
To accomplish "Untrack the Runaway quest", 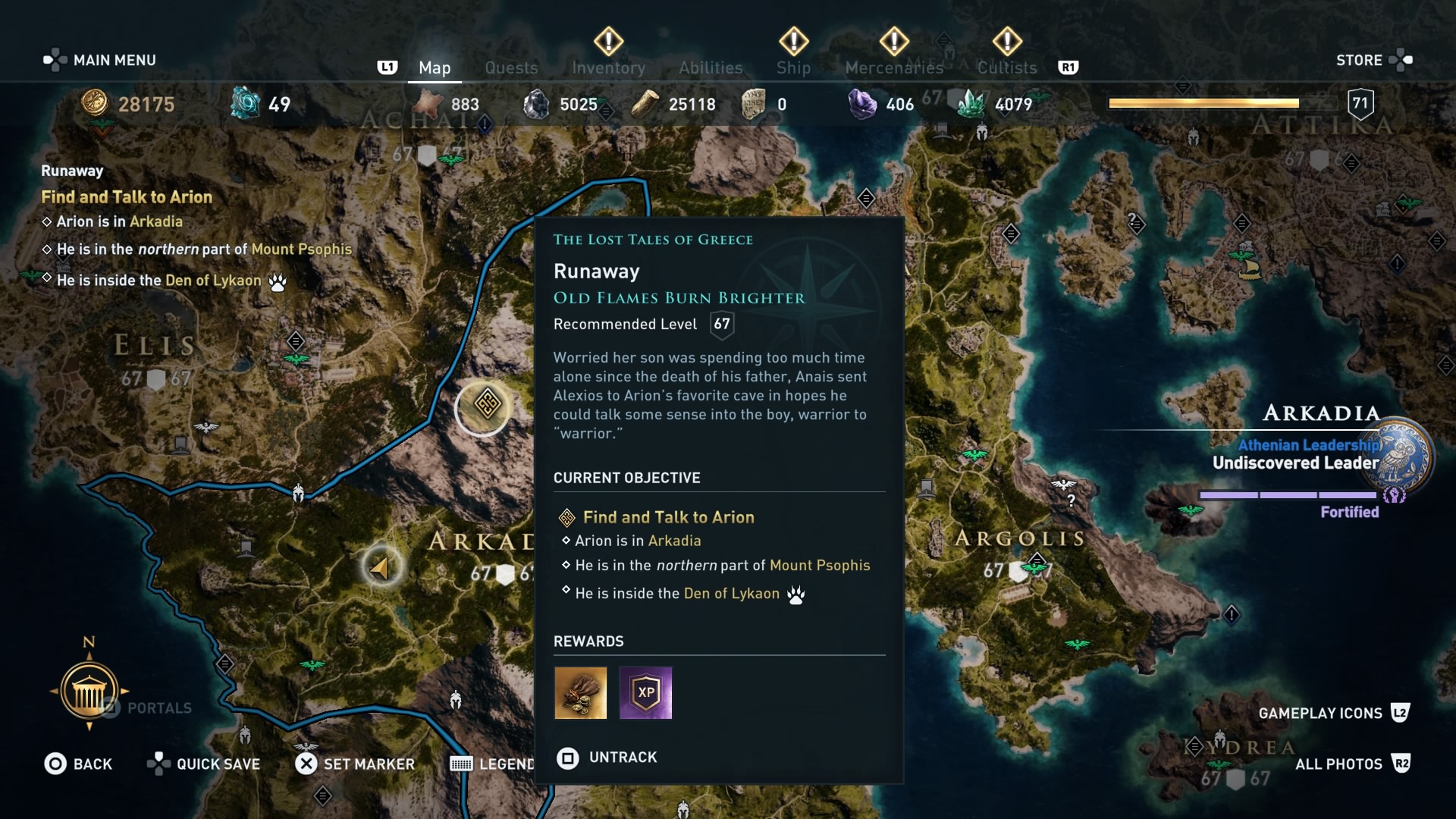I will coord(607,757).
